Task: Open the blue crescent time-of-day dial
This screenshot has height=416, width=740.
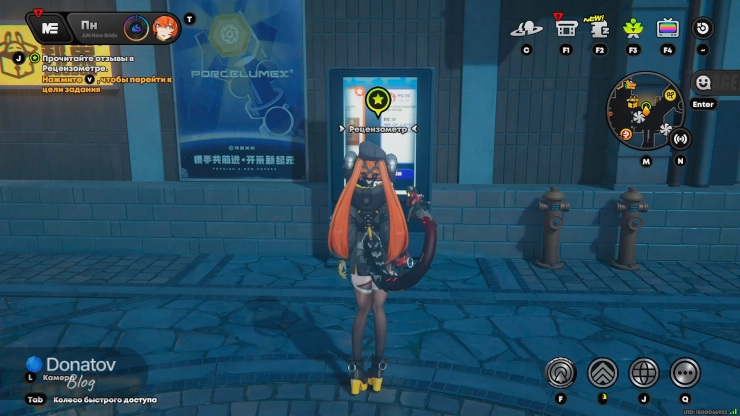Action: coord(136,27)
